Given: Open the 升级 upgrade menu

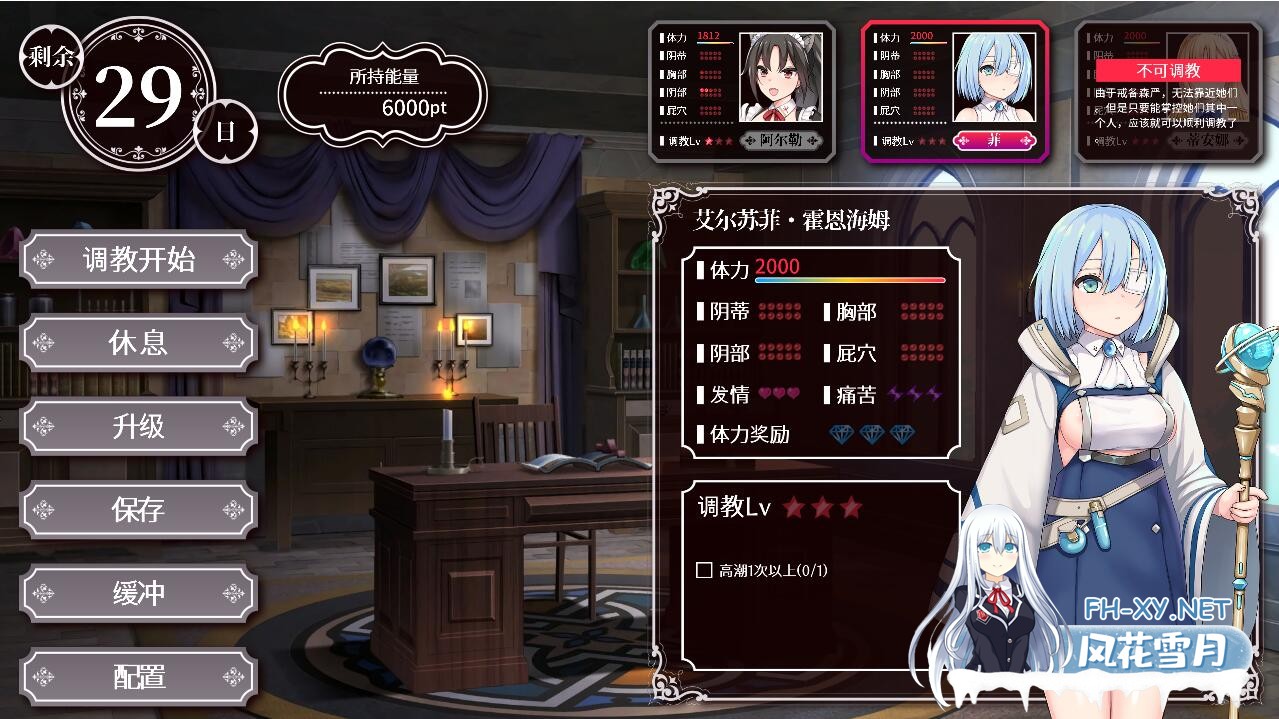Looking at the screenshot, I should click(x=138, y=427).
